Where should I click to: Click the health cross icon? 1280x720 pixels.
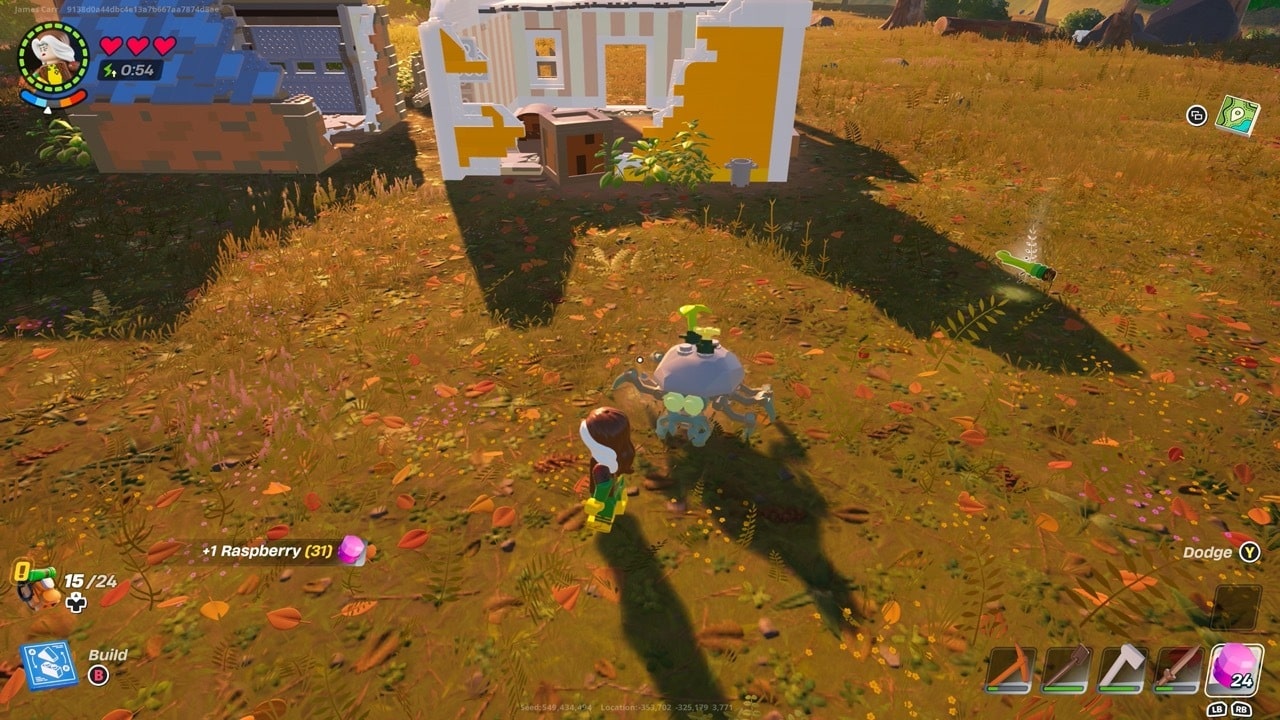76,604
